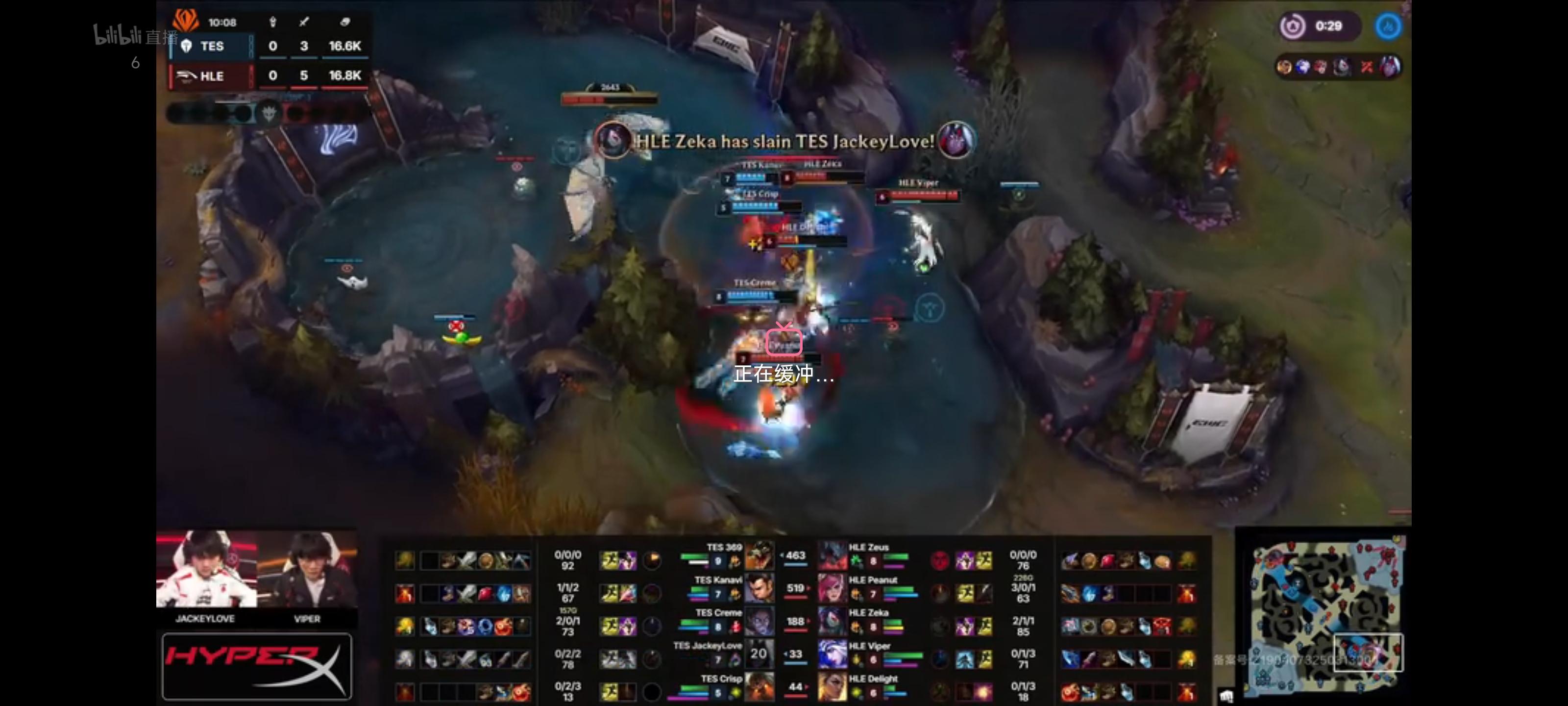Click the TES team row in scoreboard
This screenshot has width=1568, height=706.
pos(268,46)
